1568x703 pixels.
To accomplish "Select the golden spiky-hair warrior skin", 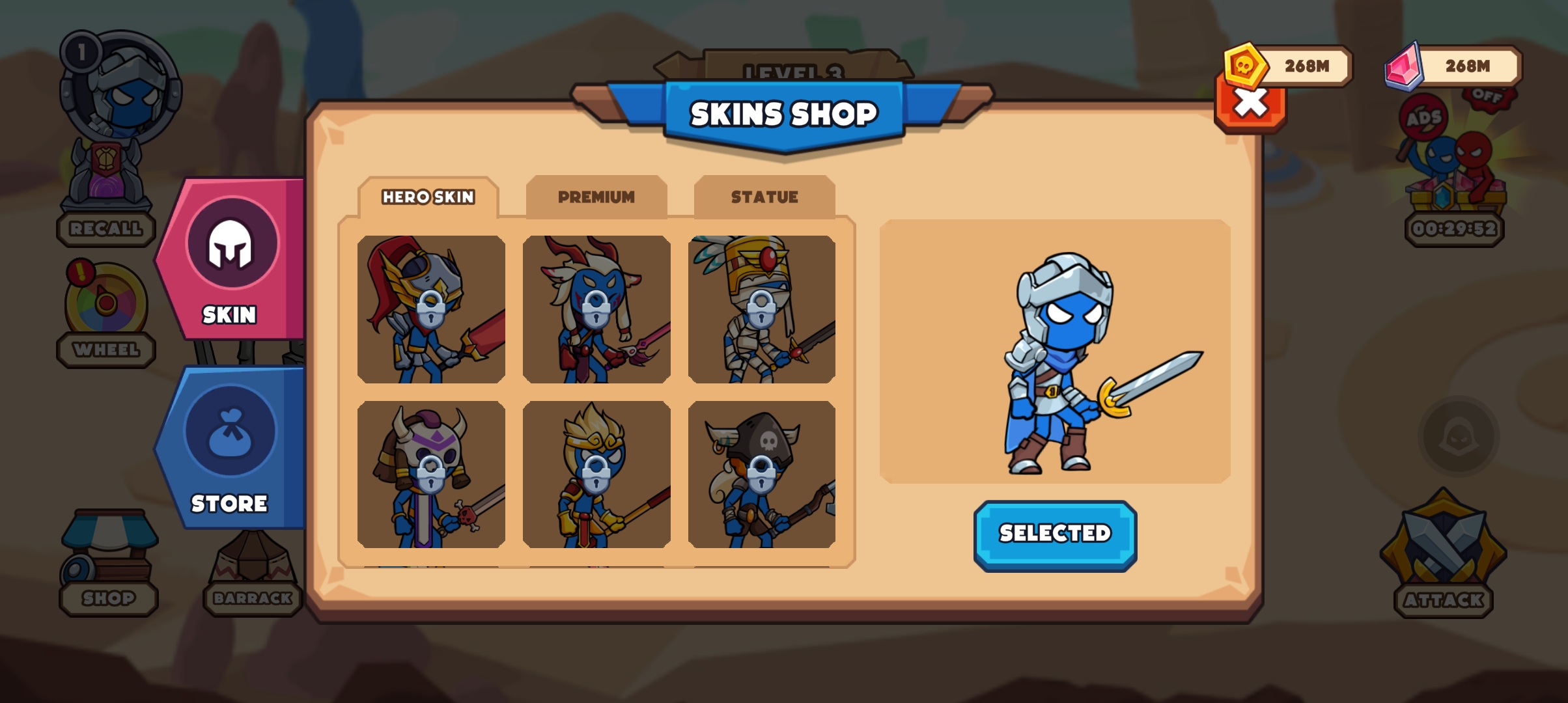I will (x=596, y=475).
